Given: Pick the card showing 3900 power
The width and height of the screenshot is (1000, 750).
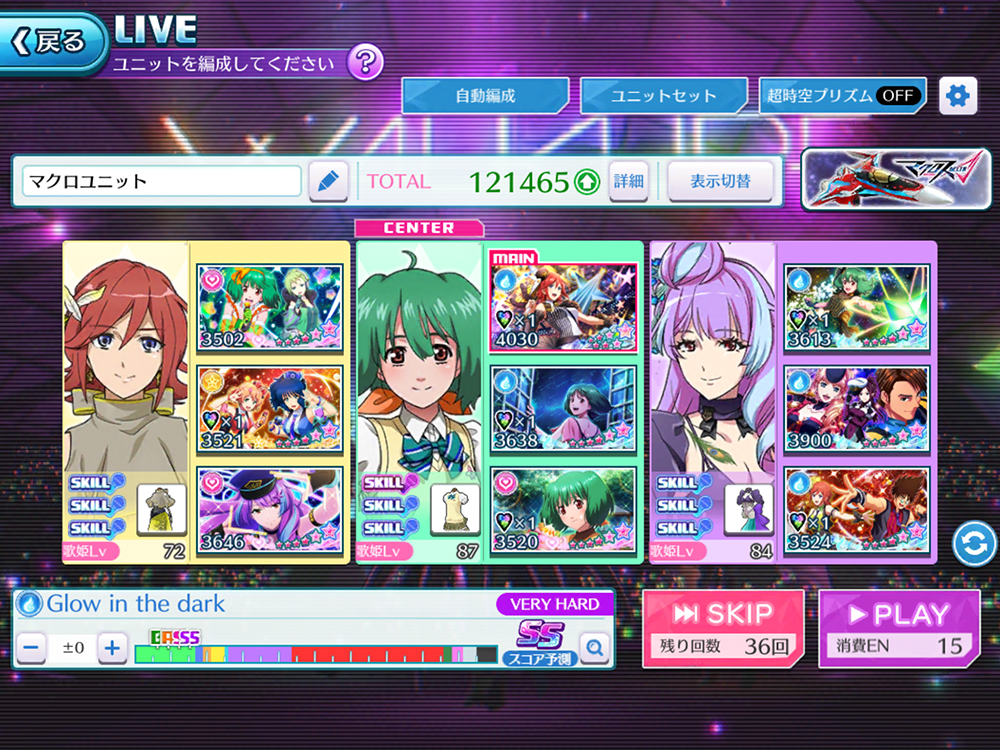Looking at the screenshot, I should [856, 408].
